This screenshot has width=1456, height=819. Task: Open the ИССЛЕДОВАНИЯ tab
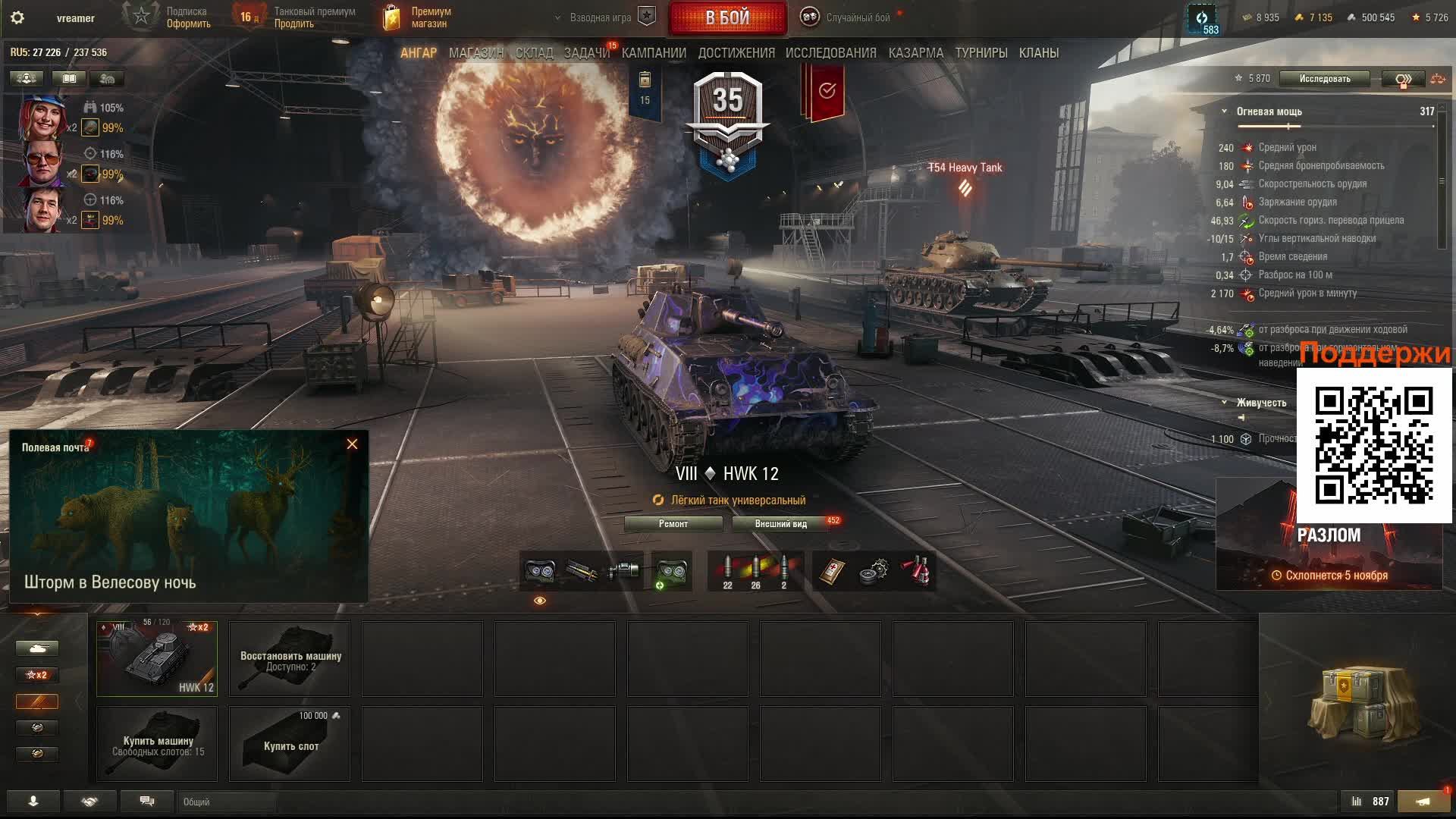(x=830, y=53)
